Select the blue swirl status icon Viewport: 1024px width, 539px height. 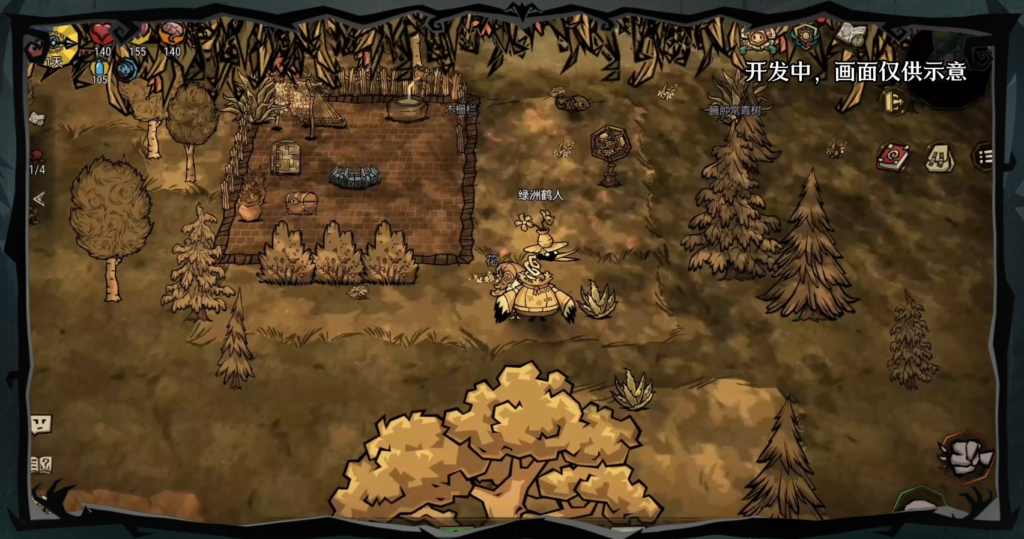pyautogui.click(x=126, y=70)
